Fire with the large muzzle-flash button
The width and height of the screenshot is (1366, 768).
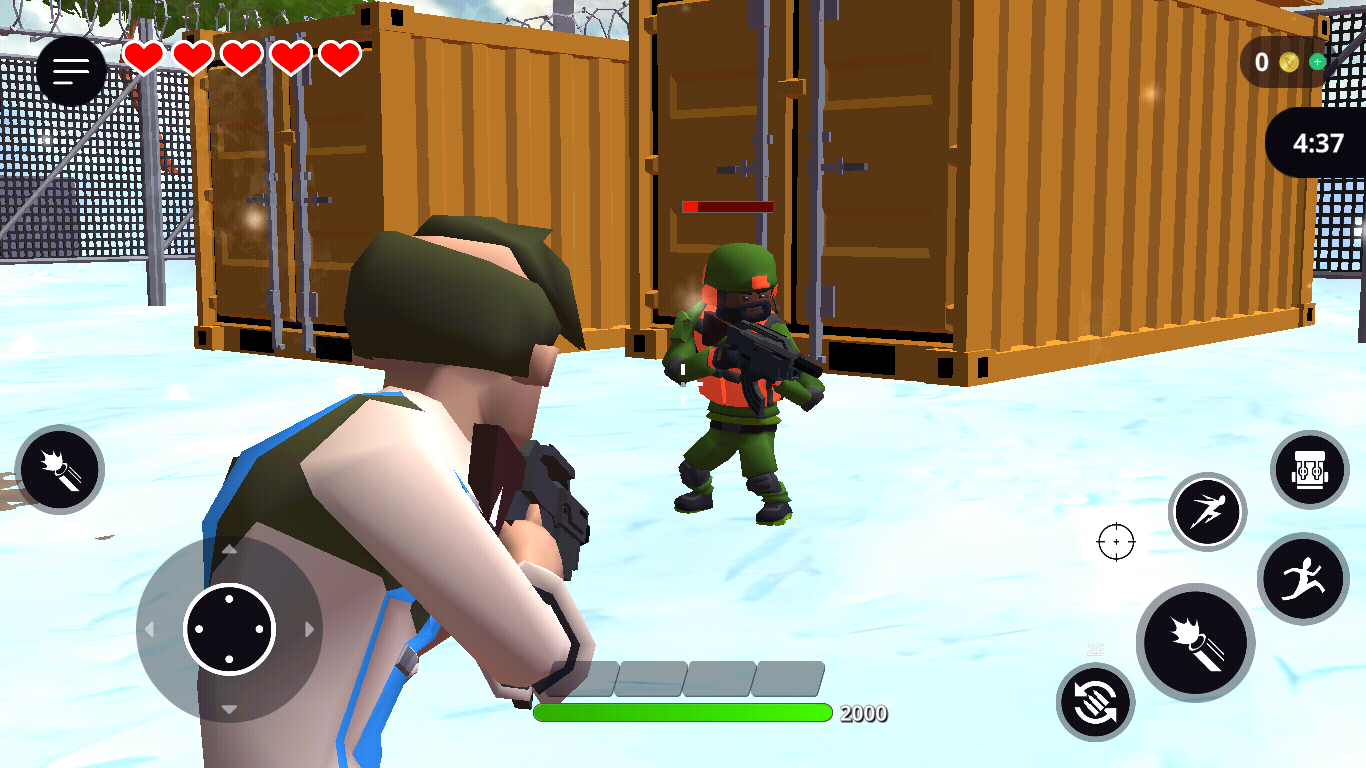click(x=1195, y=642)
